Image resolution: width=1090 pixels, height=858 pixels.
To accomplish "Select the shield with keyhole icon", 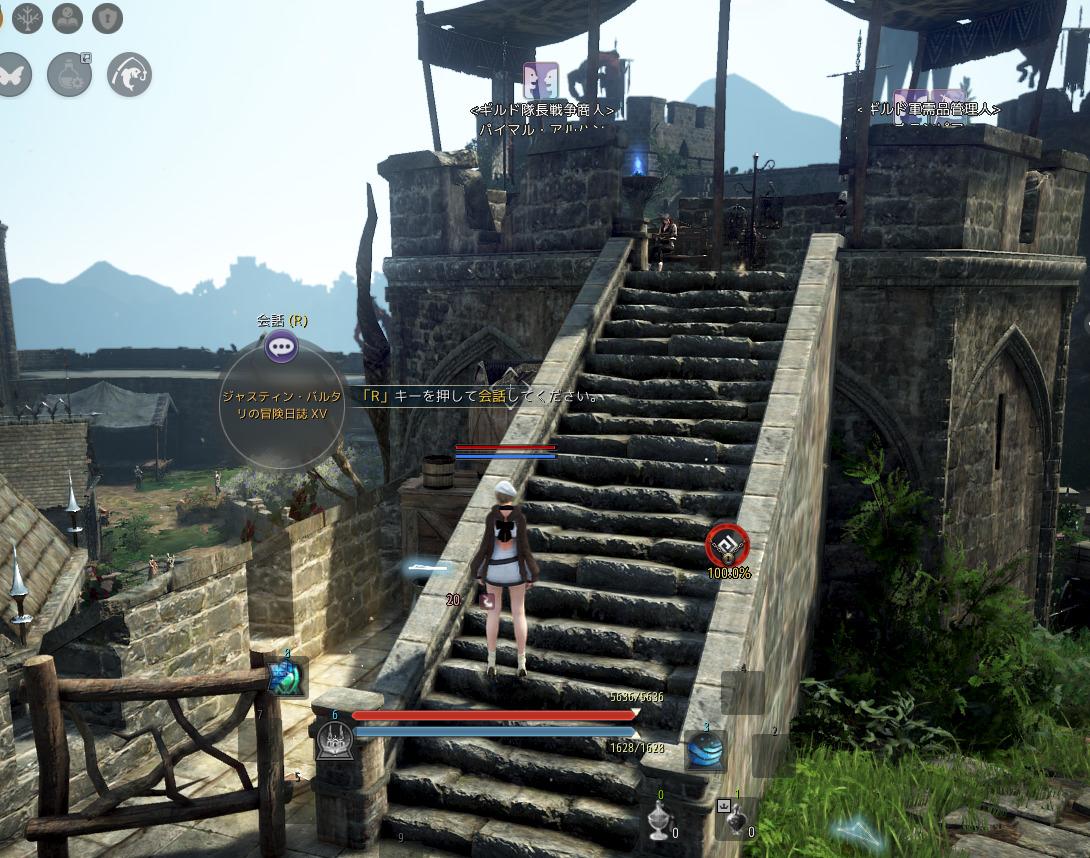I will pos(107,18).
